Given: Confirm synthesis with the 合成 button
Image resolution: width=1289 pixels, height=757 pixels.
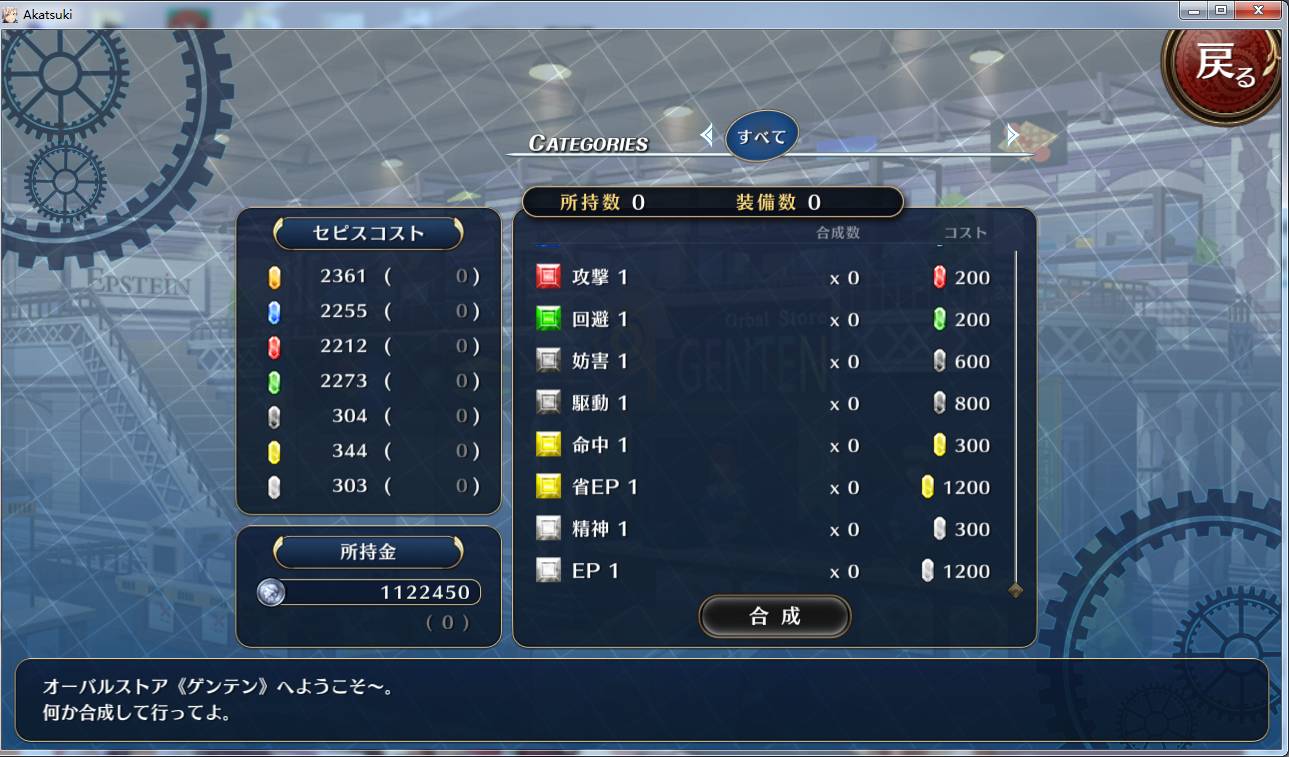Looking at the screenshot, I should pos(774,616).
